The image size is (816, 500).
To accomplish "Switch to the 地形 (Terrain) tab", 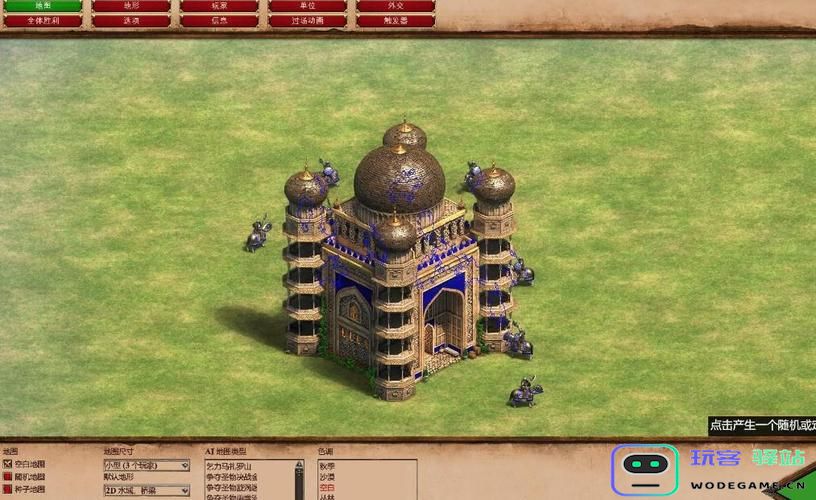I will click(131, 6).
